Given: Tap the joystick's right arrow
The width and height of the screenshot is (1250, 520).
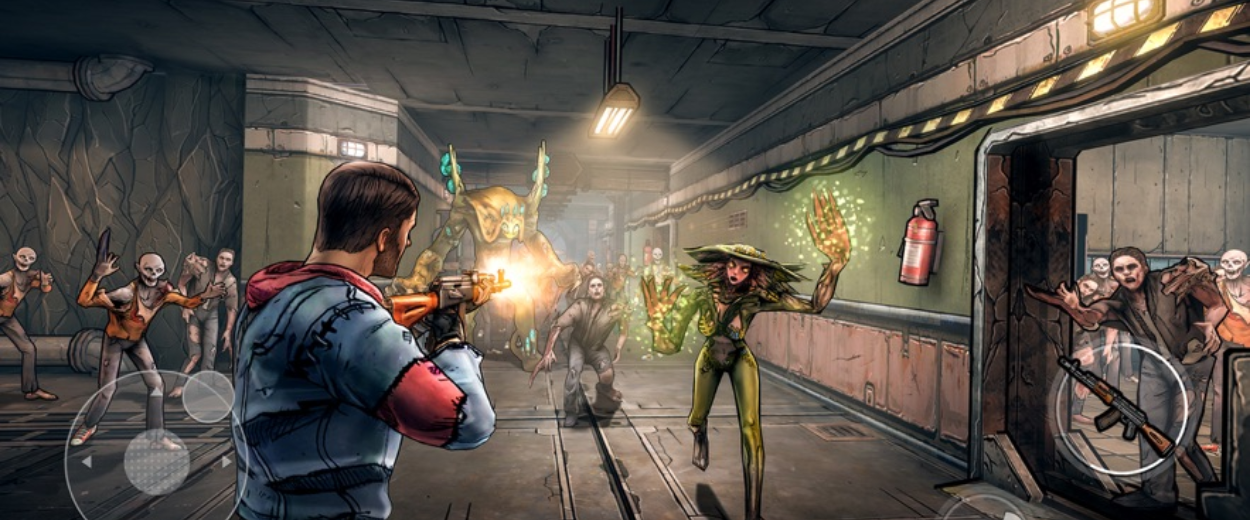Looking at the screenshot, I should pos(227,462).
